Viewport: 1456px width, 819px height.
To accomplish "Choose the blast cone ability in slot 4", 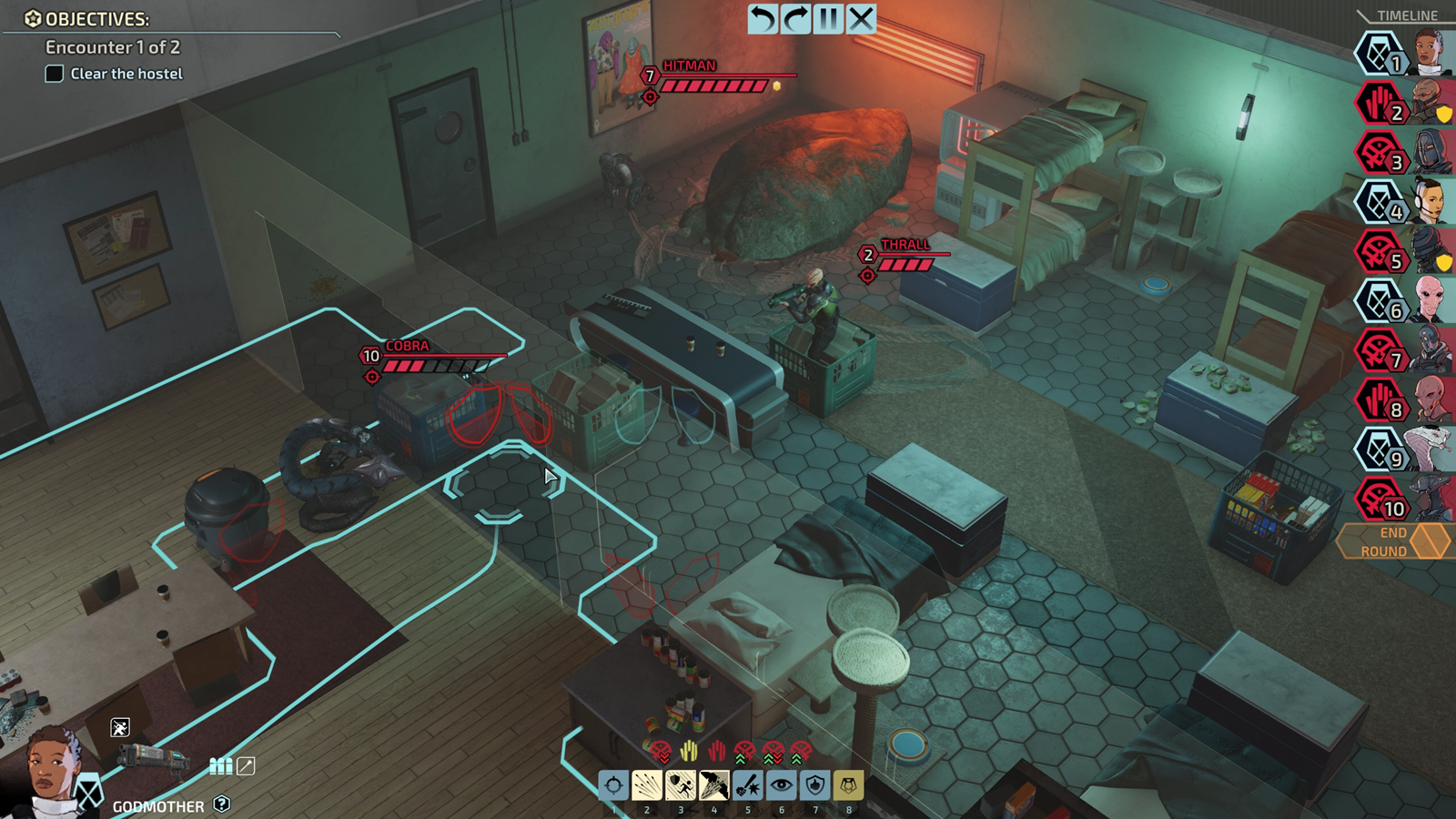I will pyautogui.click(x=714, y=785).
